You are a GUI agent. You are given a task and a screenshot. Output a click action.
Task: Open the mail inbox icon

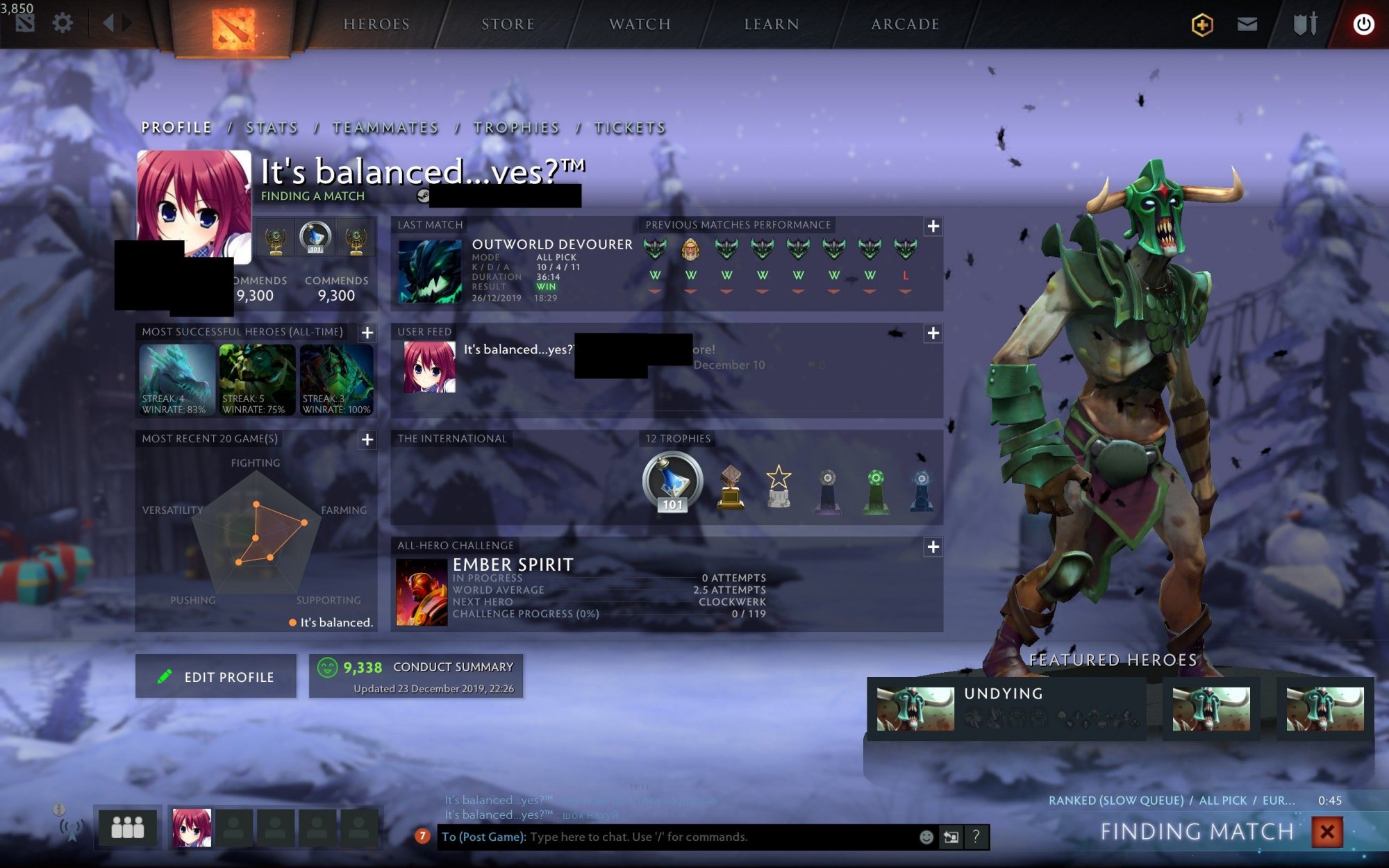coord(1247,24)
